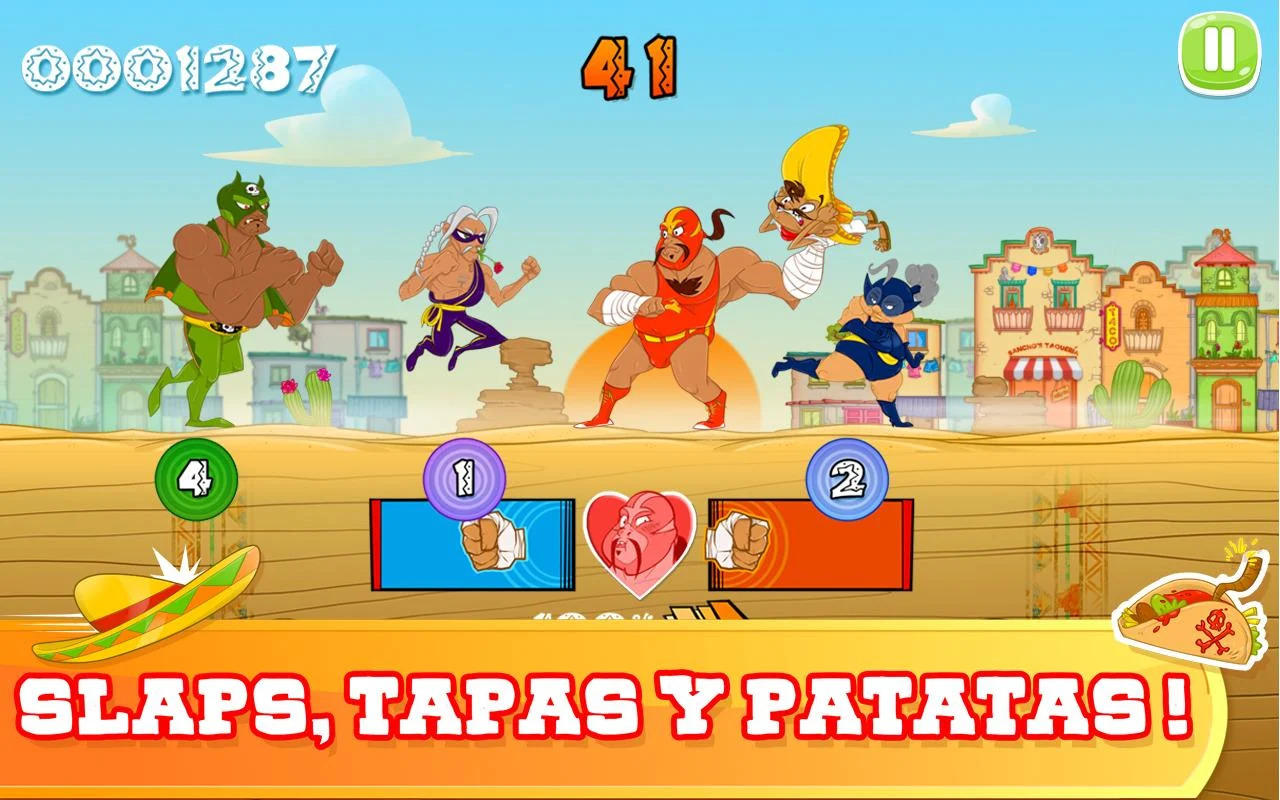Tap the blue left punch panel
This screenshot has width=1280, height=800.
click(473, 545)
